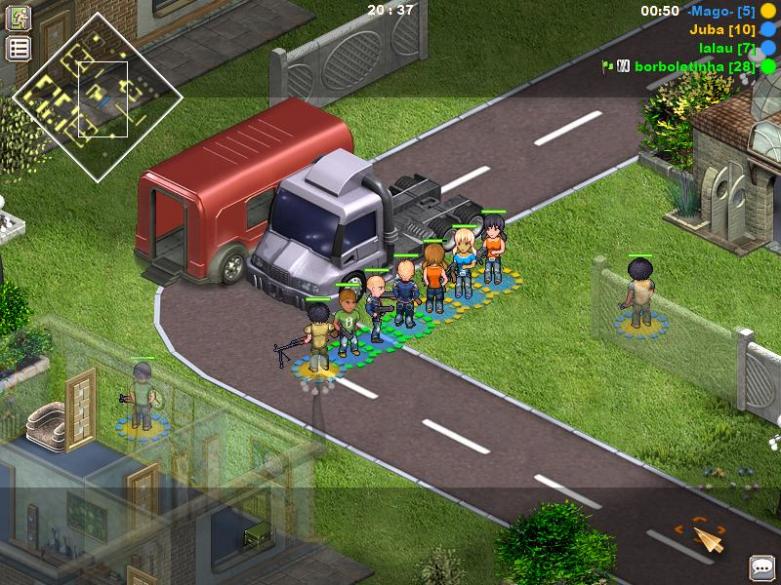
Task: Open the list menu button
Action: click(19, 48)
